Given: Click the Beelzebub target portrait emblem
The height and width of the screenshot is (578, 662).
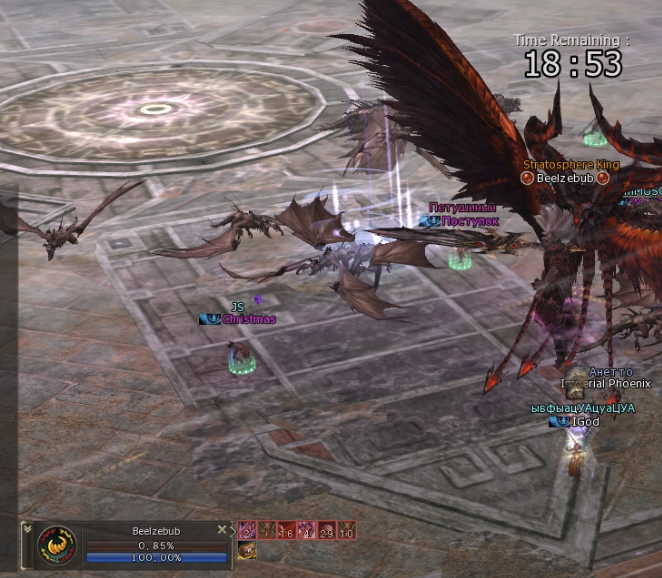Looking at the screenshot, I should coord(56,546).
